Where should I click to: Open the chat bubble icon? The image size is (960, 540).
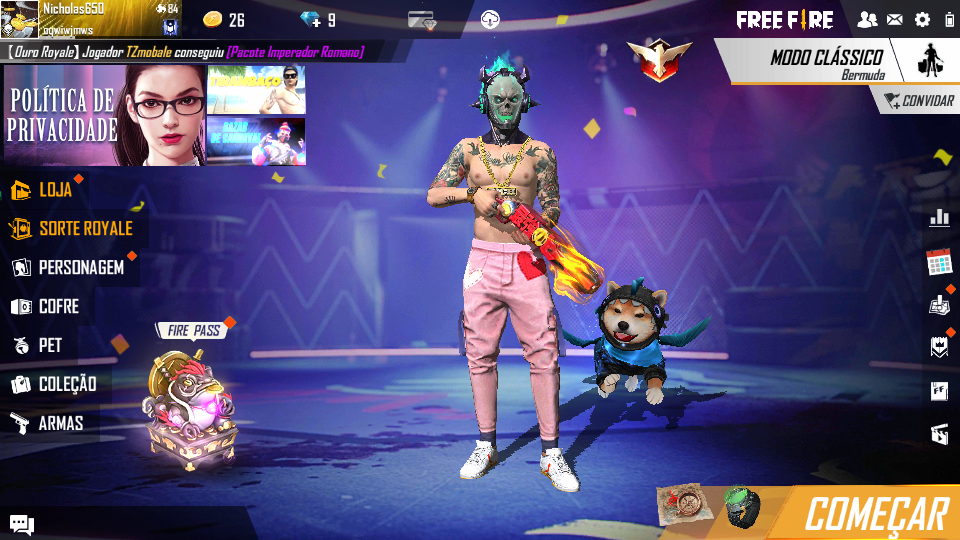pyautogui.click(x=22, y=524)
